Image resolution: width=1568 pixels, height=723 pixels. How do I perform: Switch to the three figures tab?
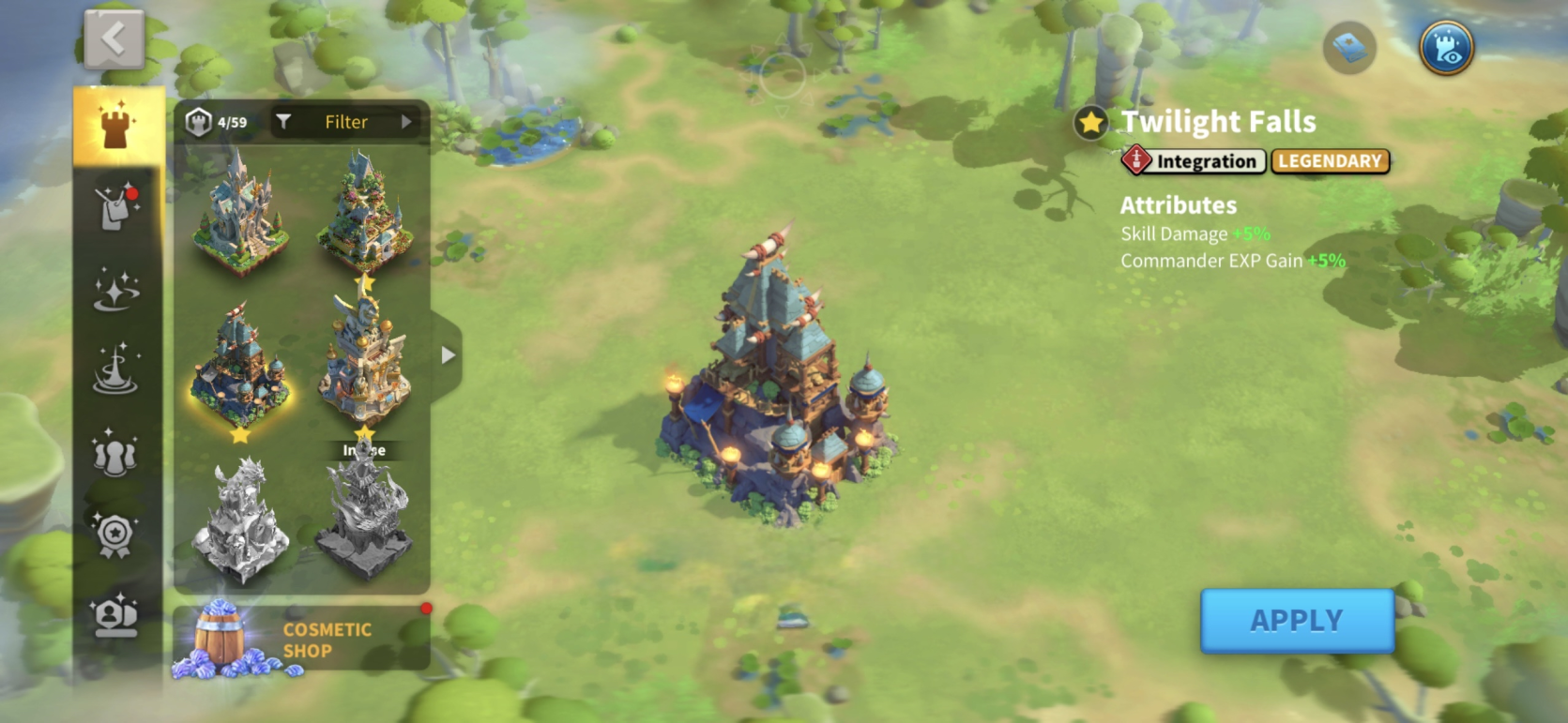tap(117, 452)
